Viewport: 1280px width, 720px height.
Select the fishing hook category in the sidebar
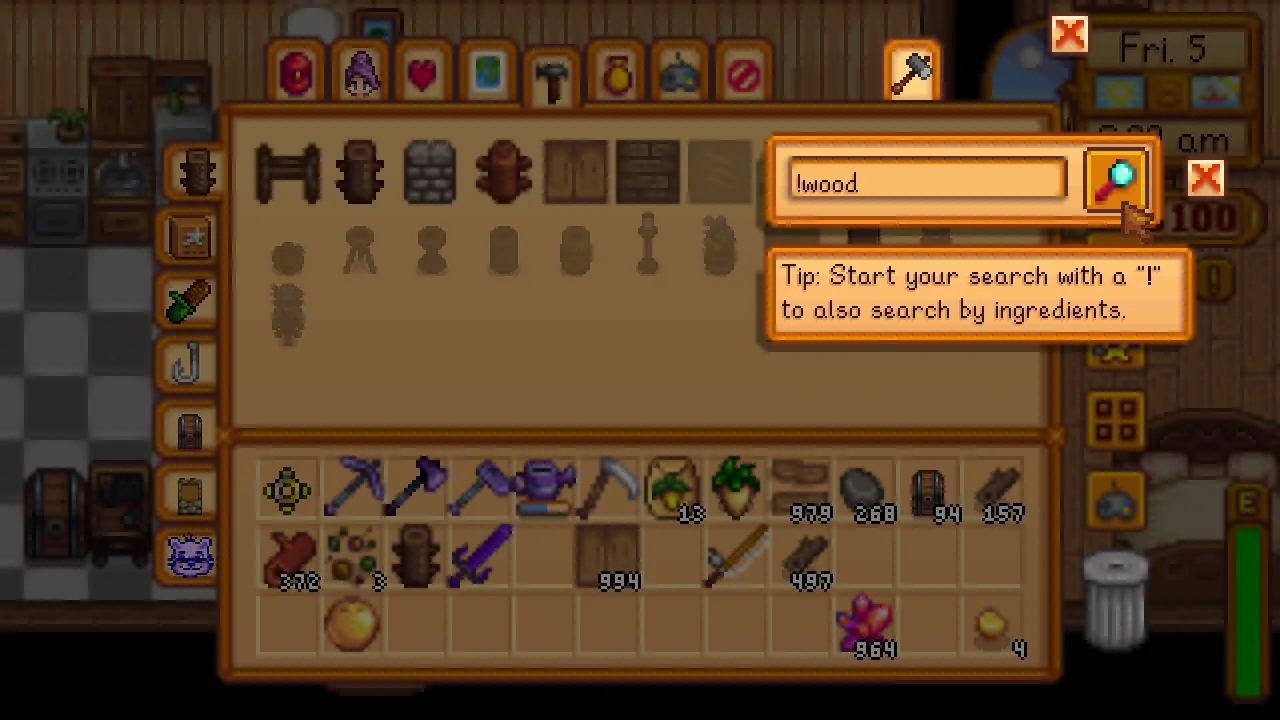(x=190, y=365)
